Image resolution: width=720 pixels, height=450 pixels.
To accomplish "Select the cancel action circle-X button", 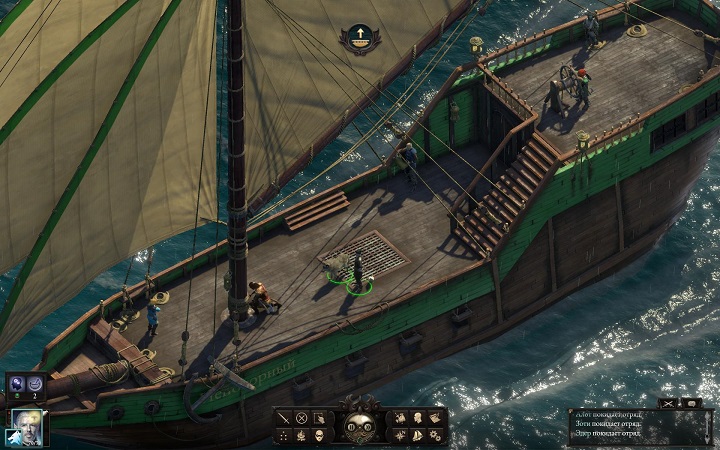I will tap(301, 418).
